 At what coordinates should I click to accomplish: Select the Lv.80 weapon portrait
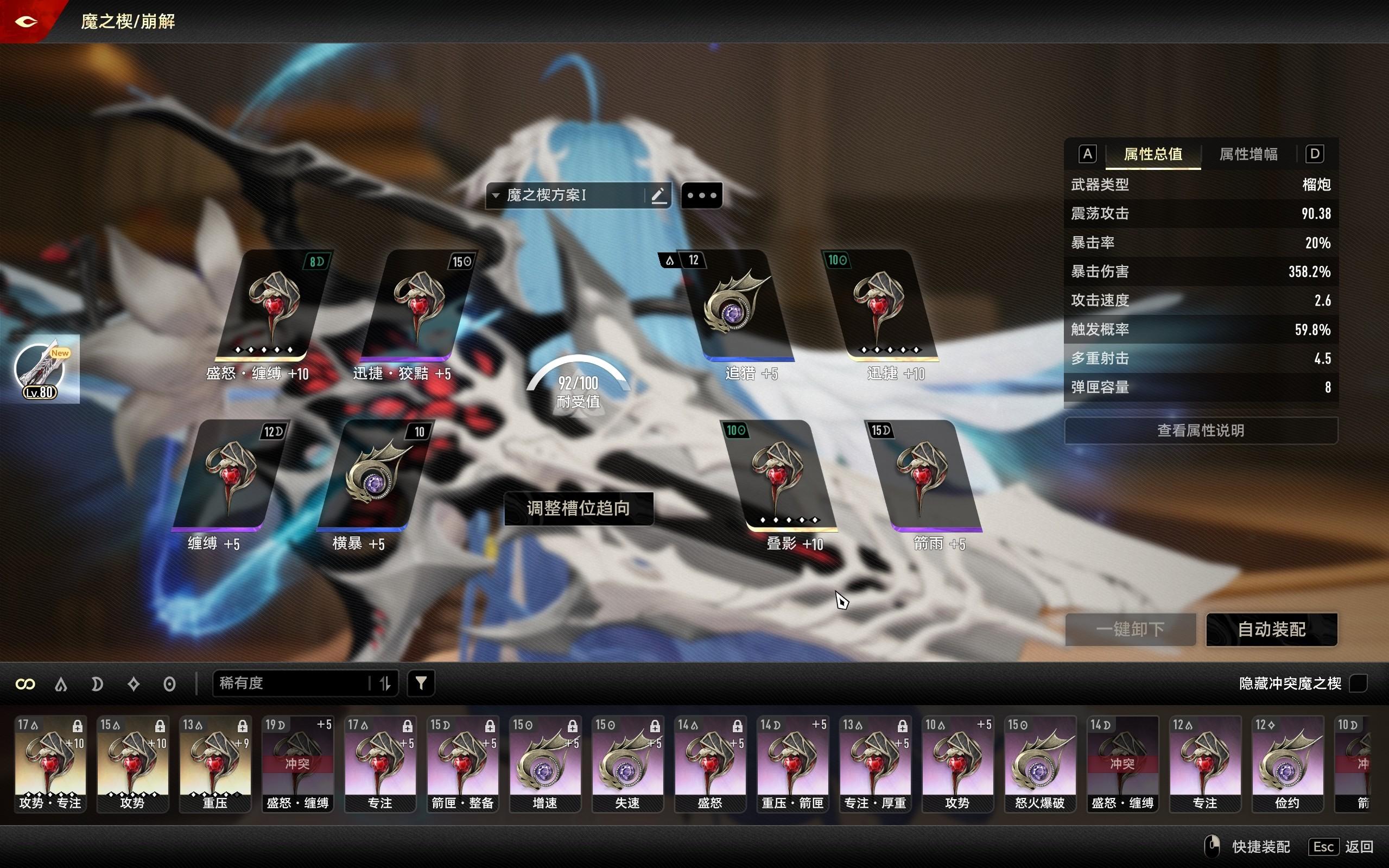[x=39, y=370]
